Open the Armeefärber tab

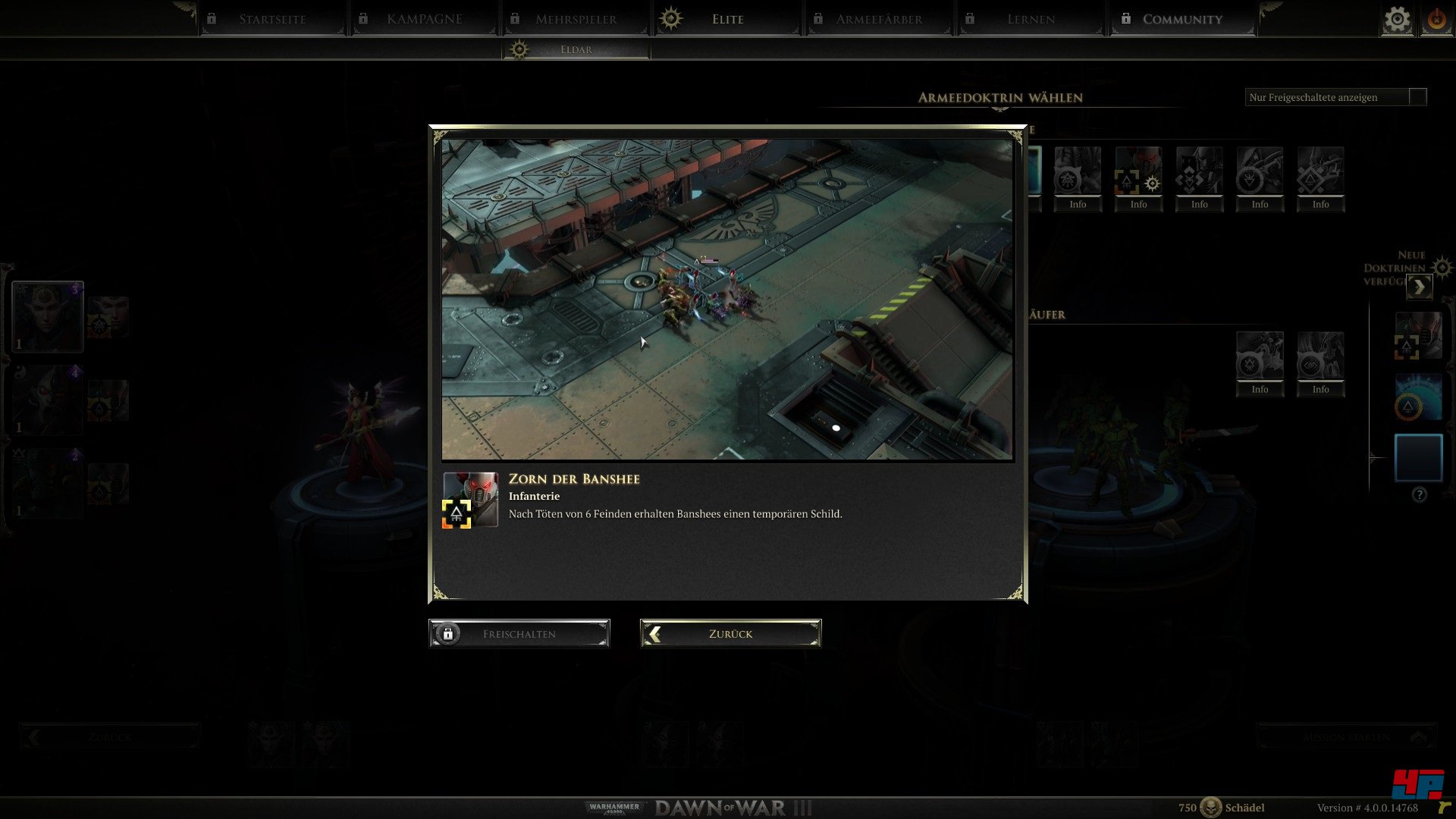click(879, 19)
